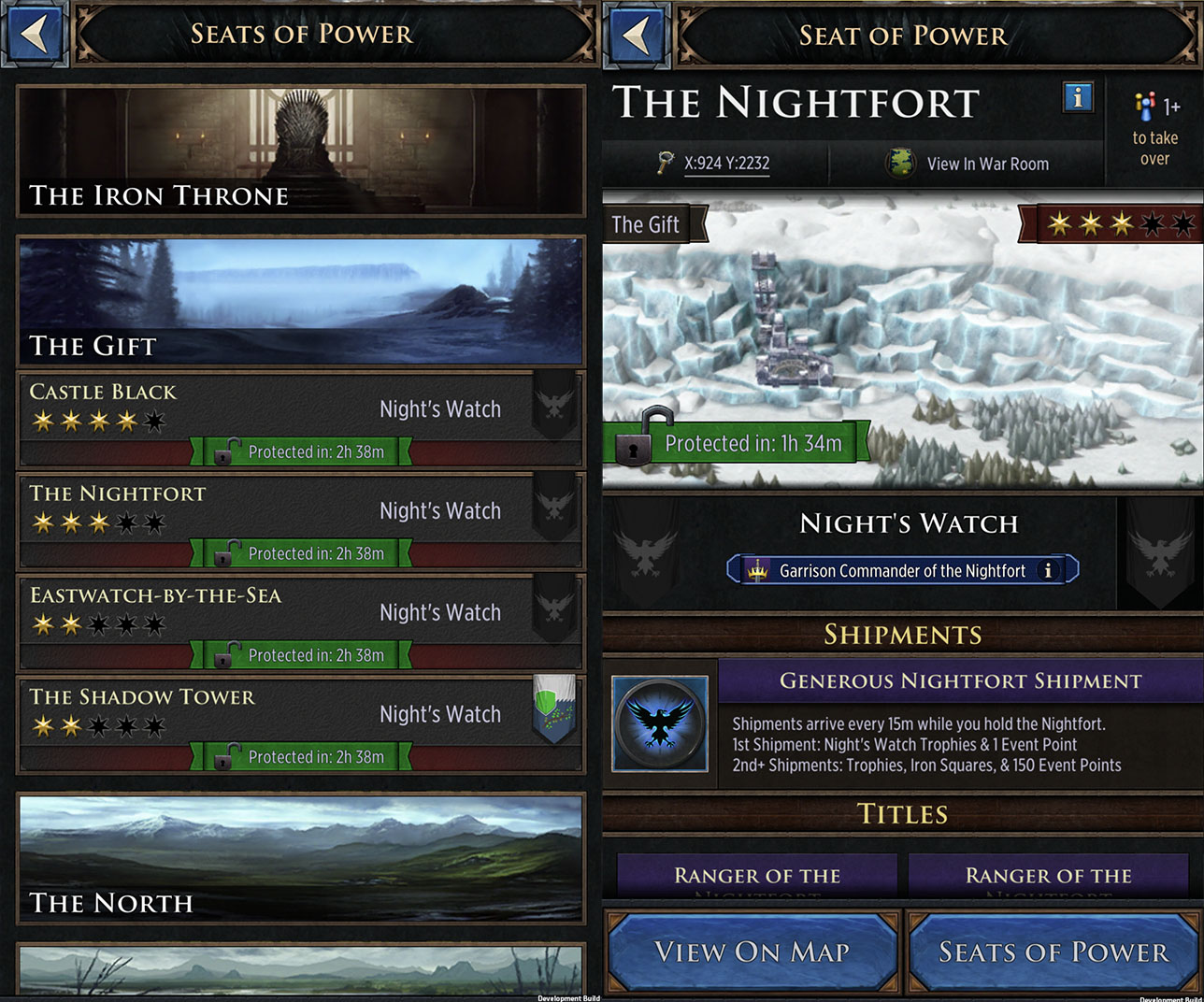View the Nightfort in War Room
Screen dimensions: 1204x1002
(968, 164)
